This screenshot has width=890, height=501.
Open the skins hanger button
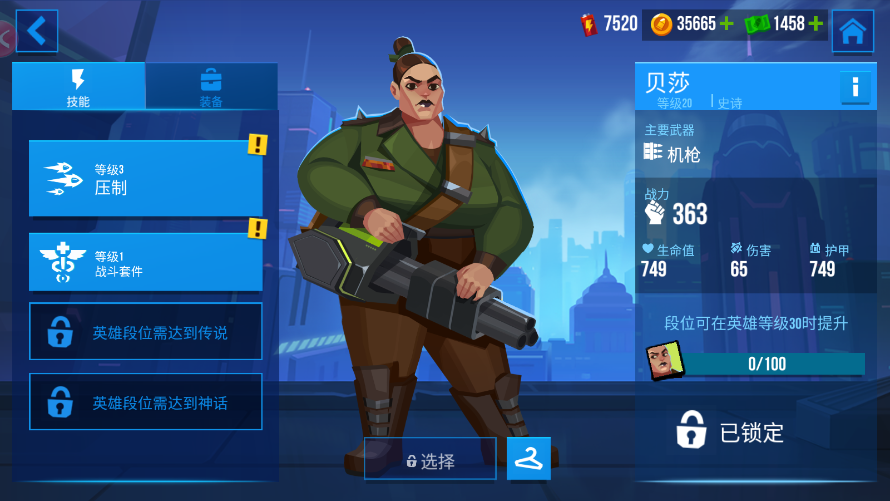point(529,458)
